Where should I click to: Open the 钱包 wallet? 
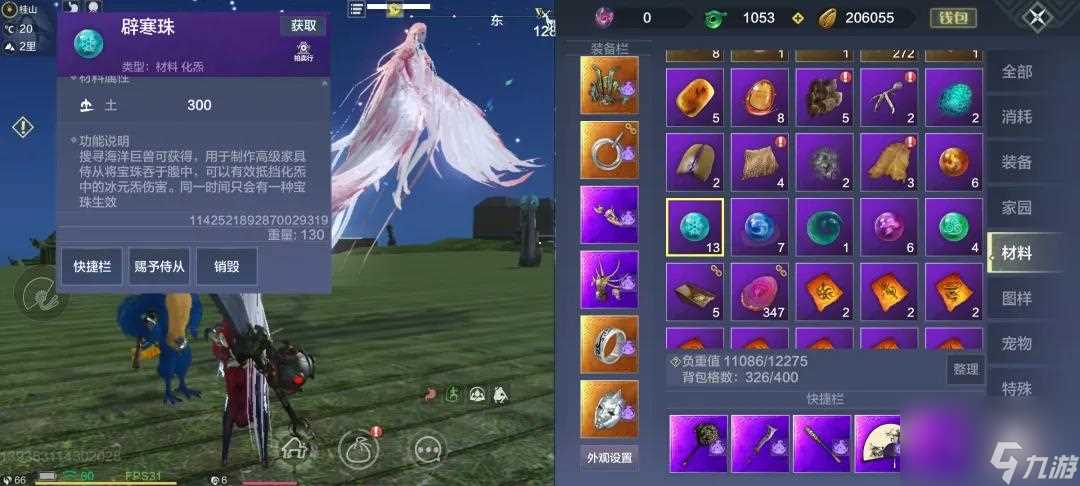click(952, 18)
